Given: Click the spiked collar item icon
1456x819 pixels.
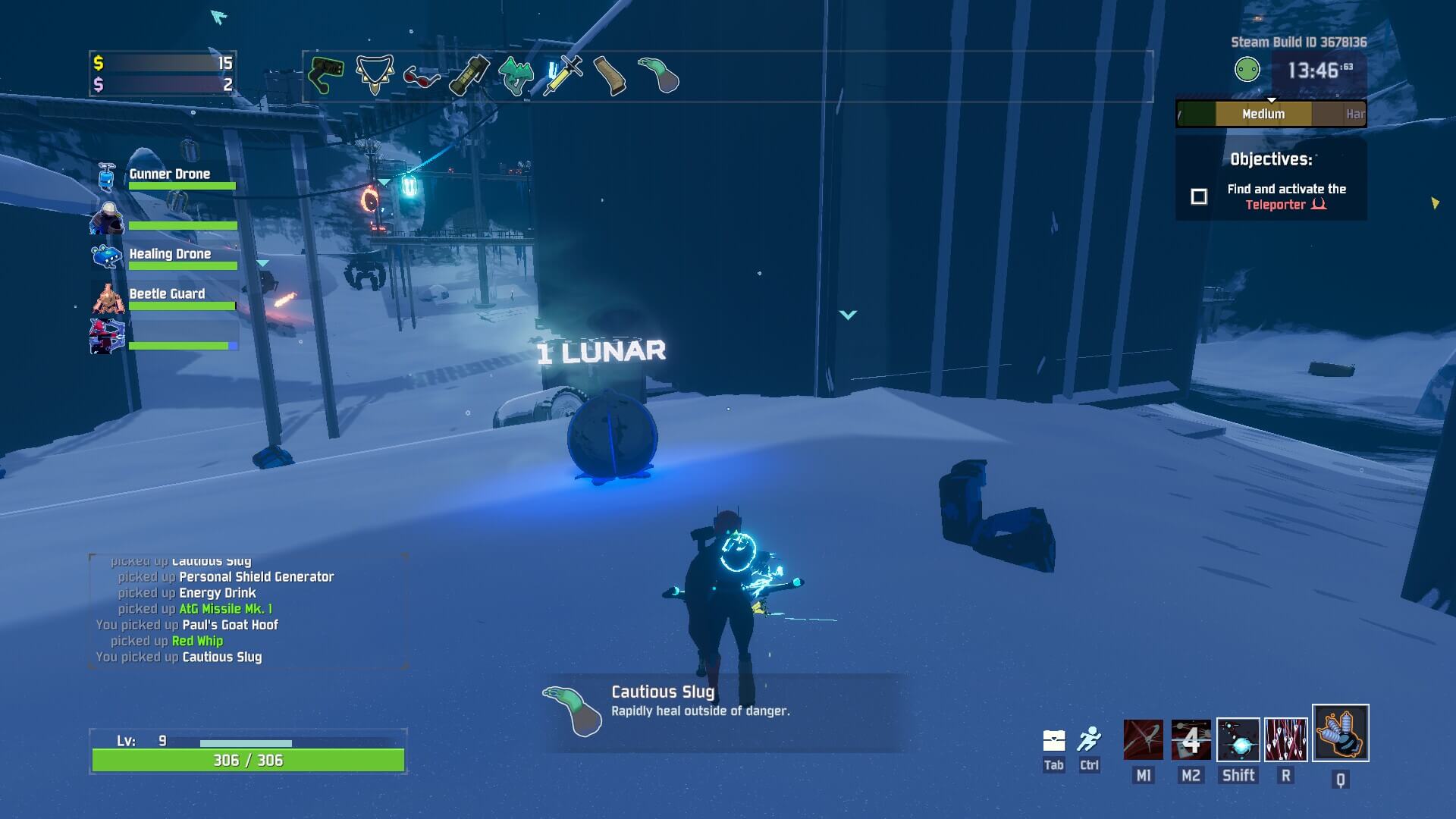Looking at the screenshot, I should pyautogui.click(x=375, y=74).
